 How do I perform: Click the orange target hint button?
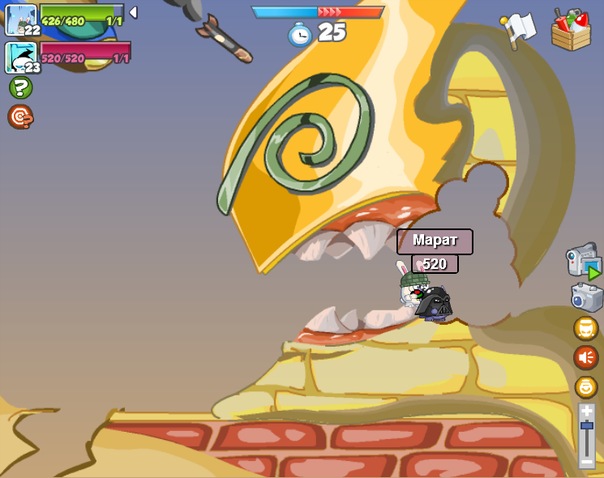(x=20, y=117)
